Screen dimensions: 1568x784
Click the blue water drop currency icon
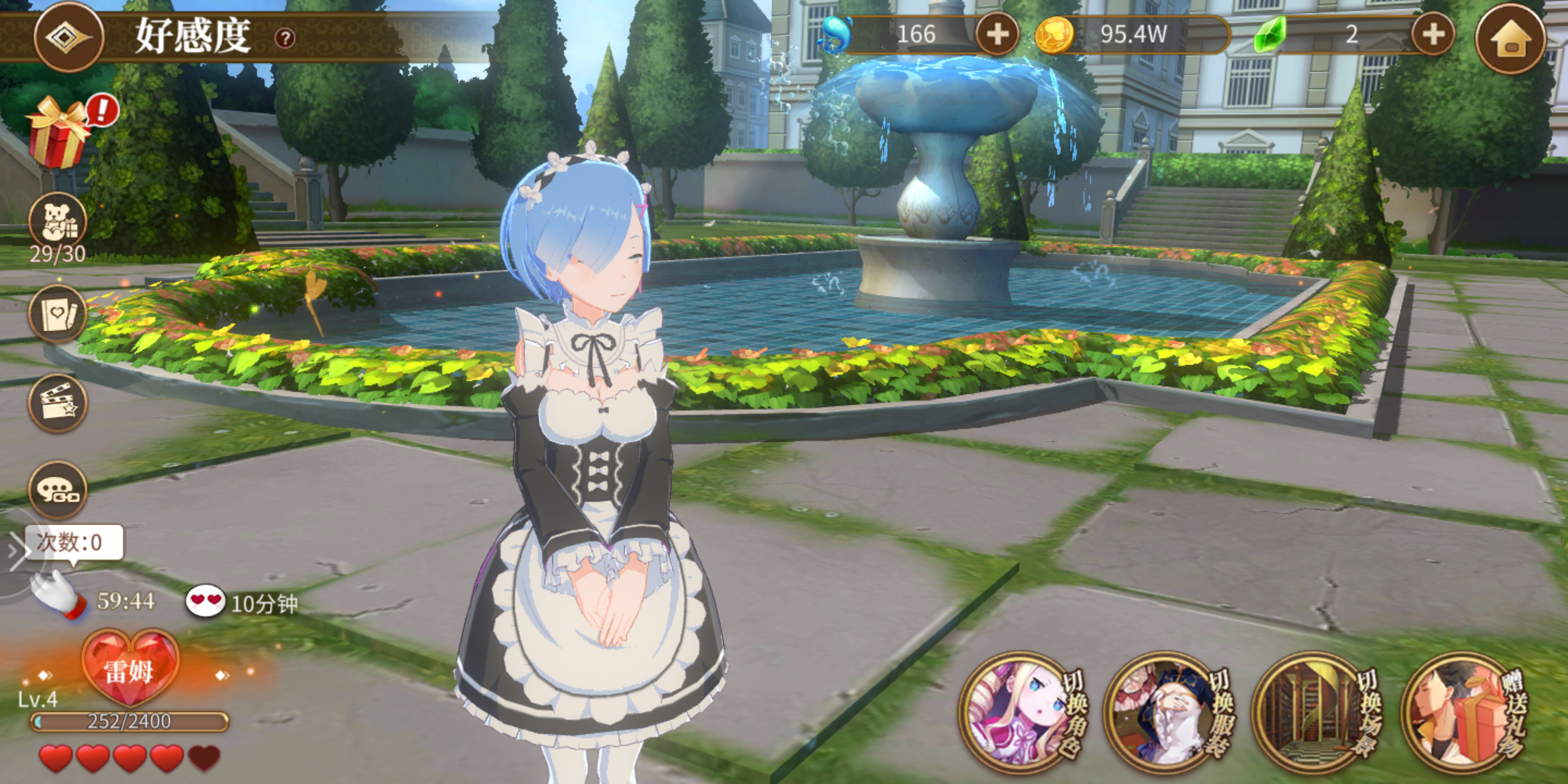click(836, 33)
